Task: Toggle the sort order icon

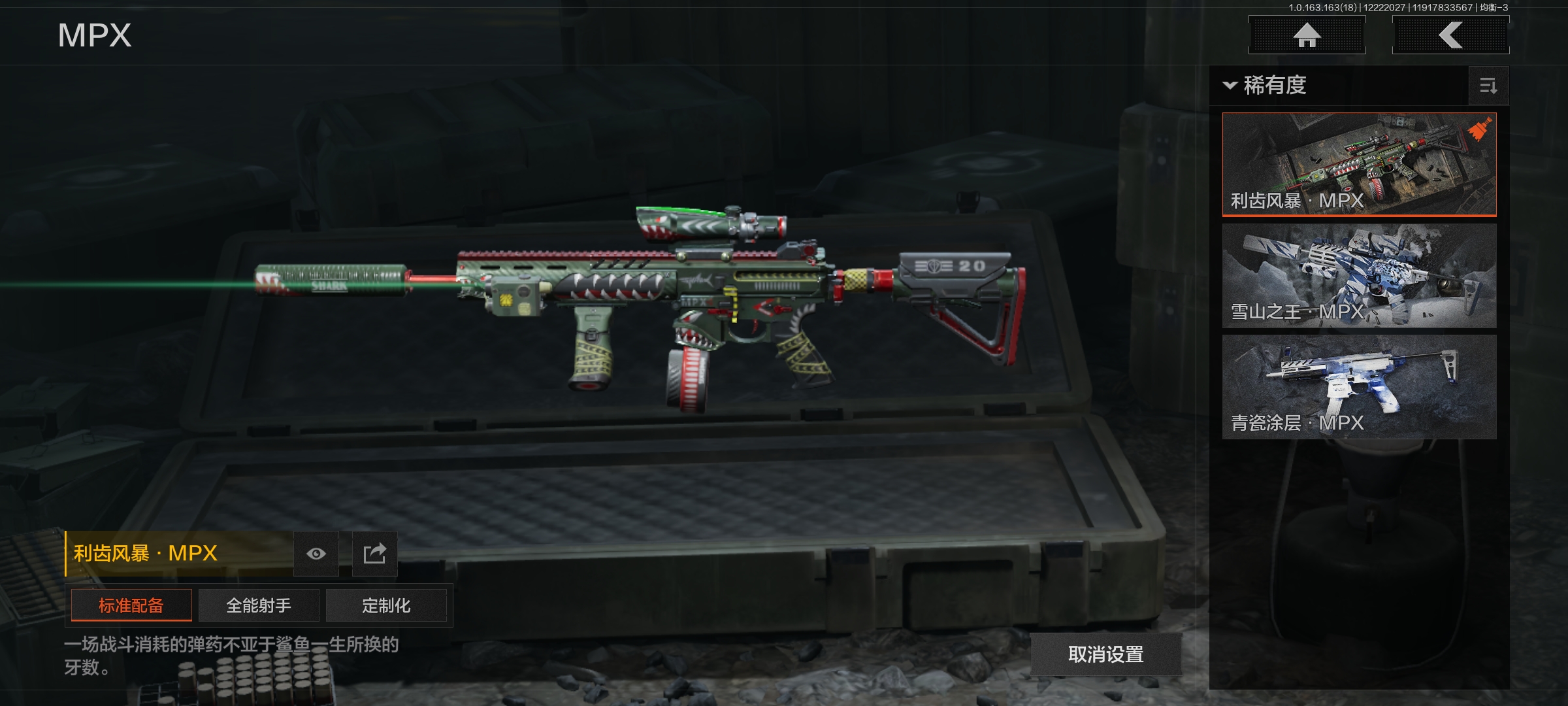Action: [x=1488, y=86]
